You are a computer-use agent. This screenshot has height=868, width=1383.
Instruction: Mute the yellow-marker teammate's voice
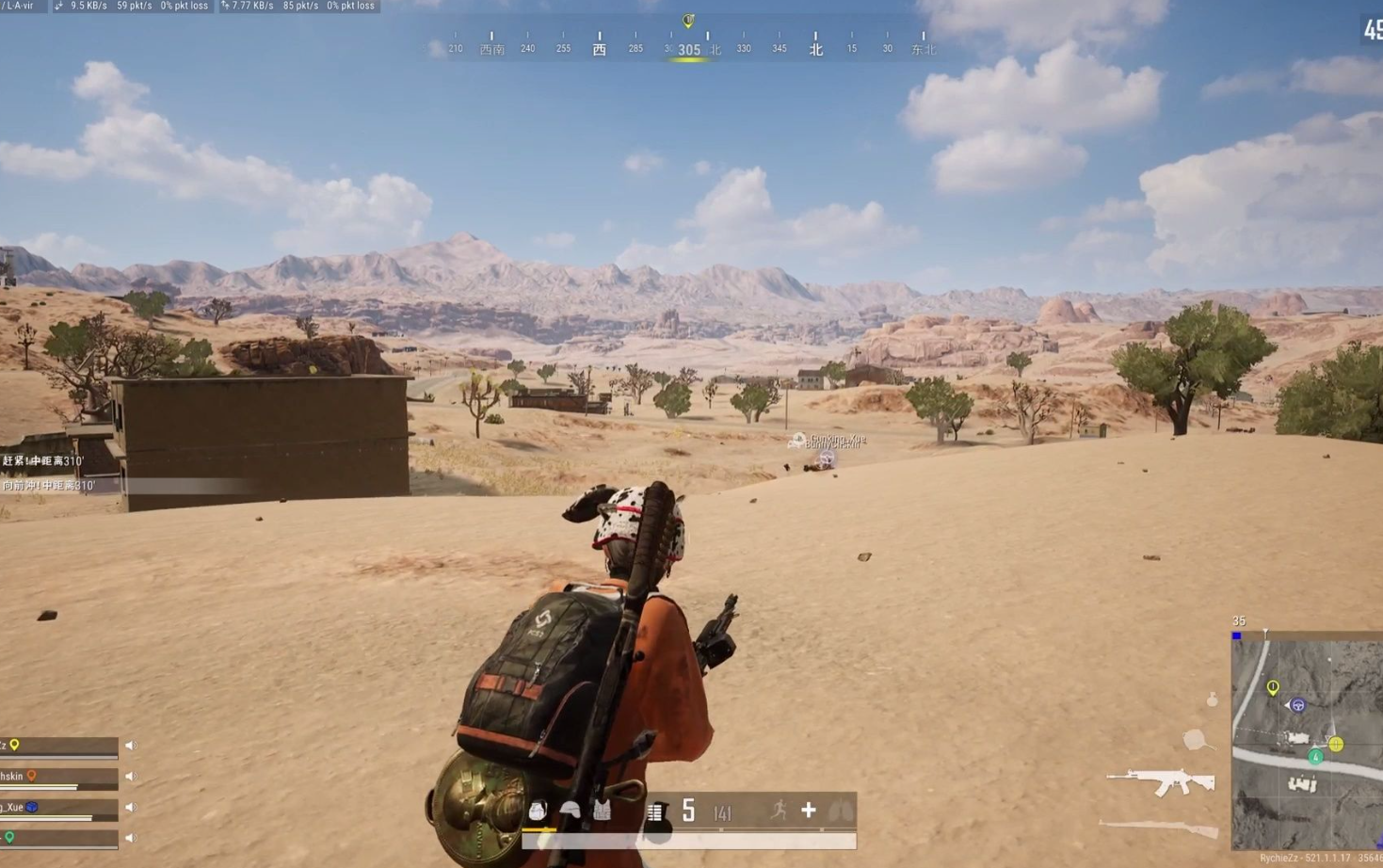pyautogui.click(x=131, y=746)
